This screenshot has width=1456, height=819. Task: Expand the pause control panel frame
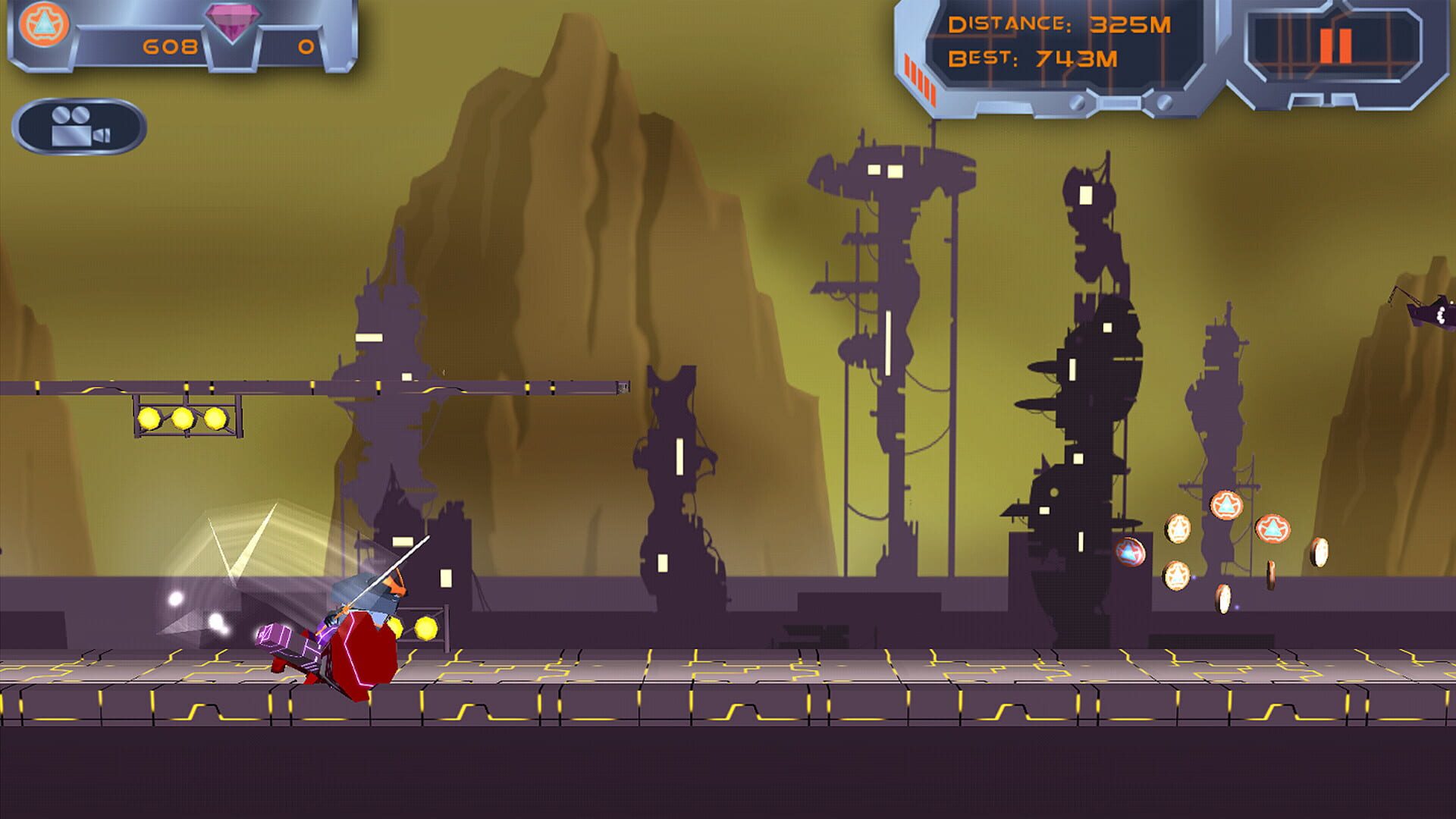coord(1357,53)
